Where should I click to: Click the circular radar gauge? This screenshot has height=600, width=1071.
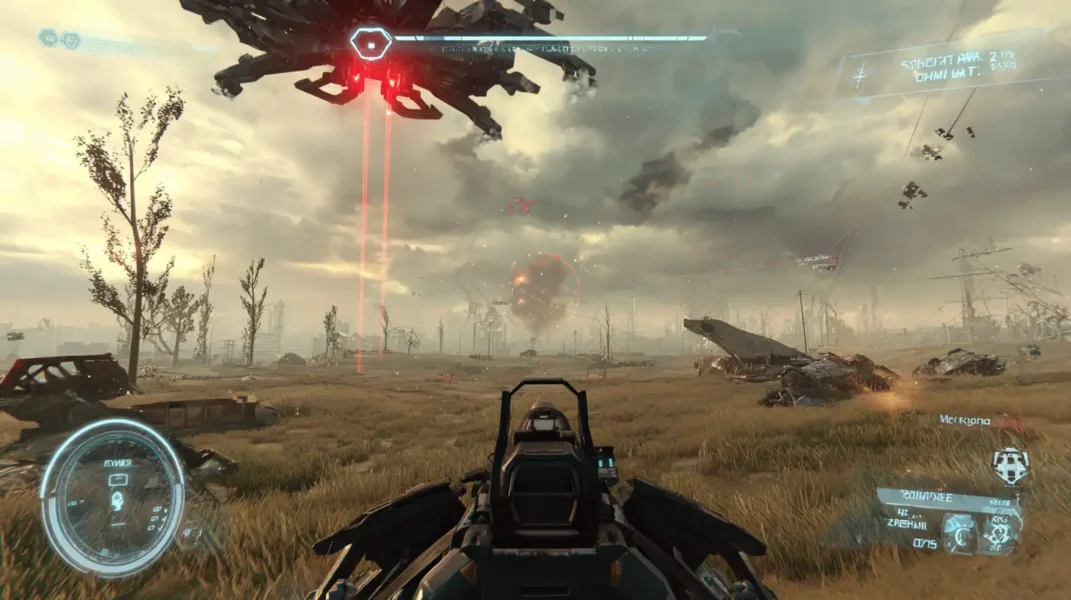point(112,498)
